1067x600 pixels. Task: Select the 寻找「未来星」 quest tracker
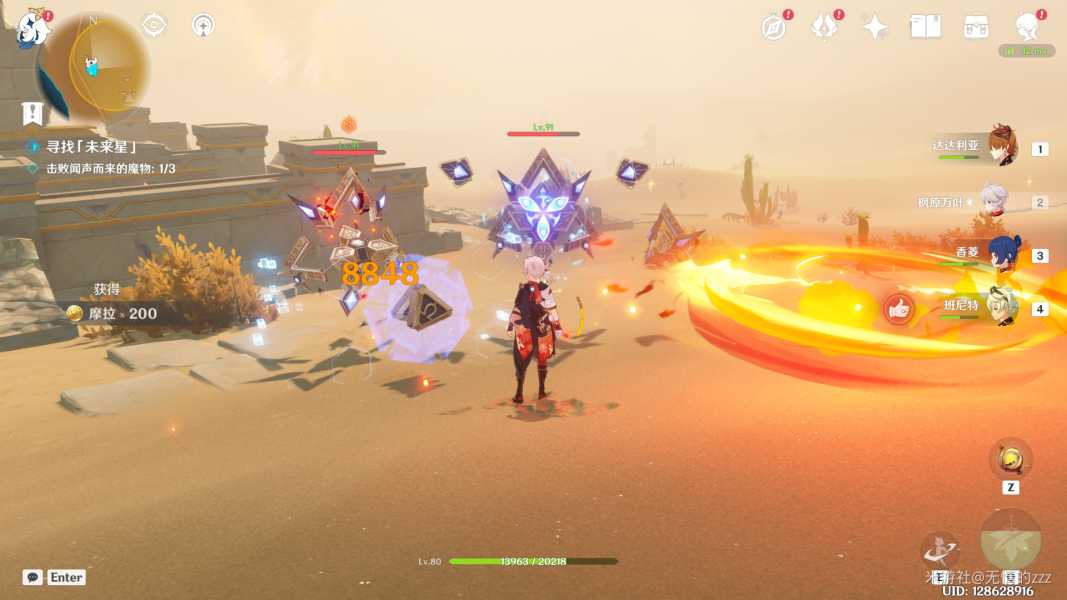[90, 147]
